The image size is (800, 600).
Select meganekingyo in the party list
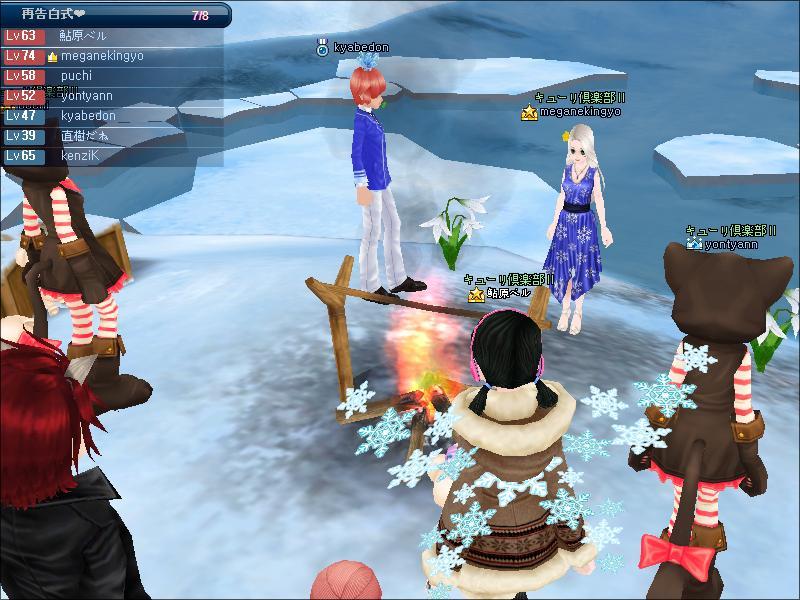coord(102,56)
